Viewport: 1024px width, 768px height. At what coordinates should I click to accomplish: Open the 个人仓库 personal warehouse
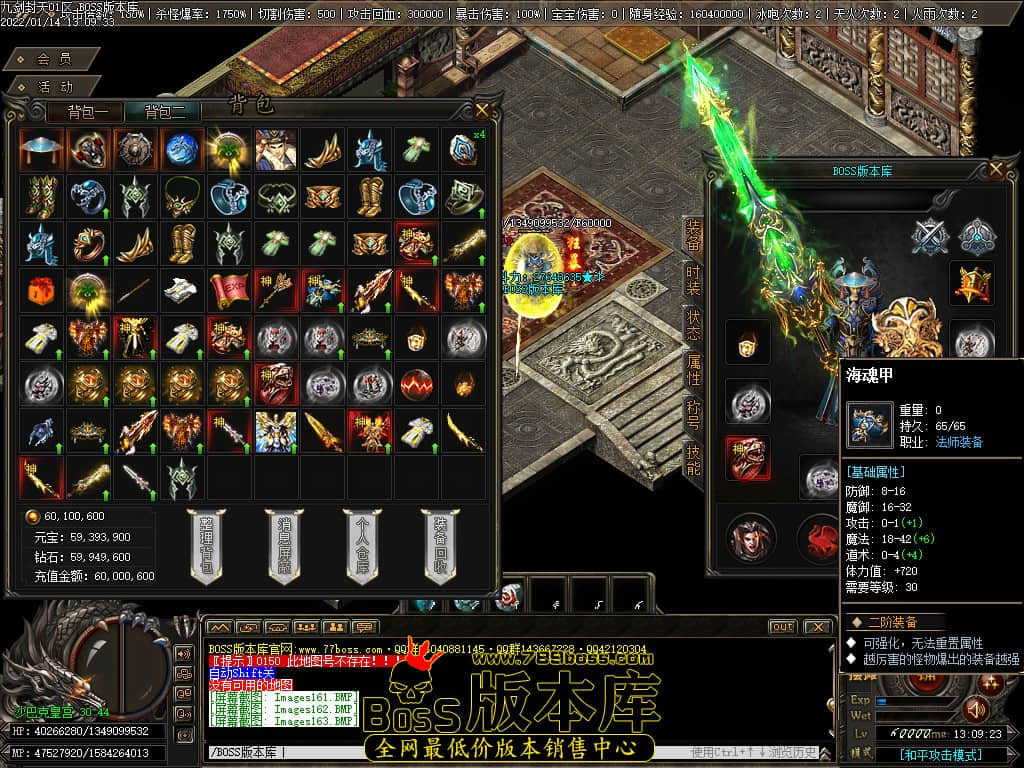(362, 546)
